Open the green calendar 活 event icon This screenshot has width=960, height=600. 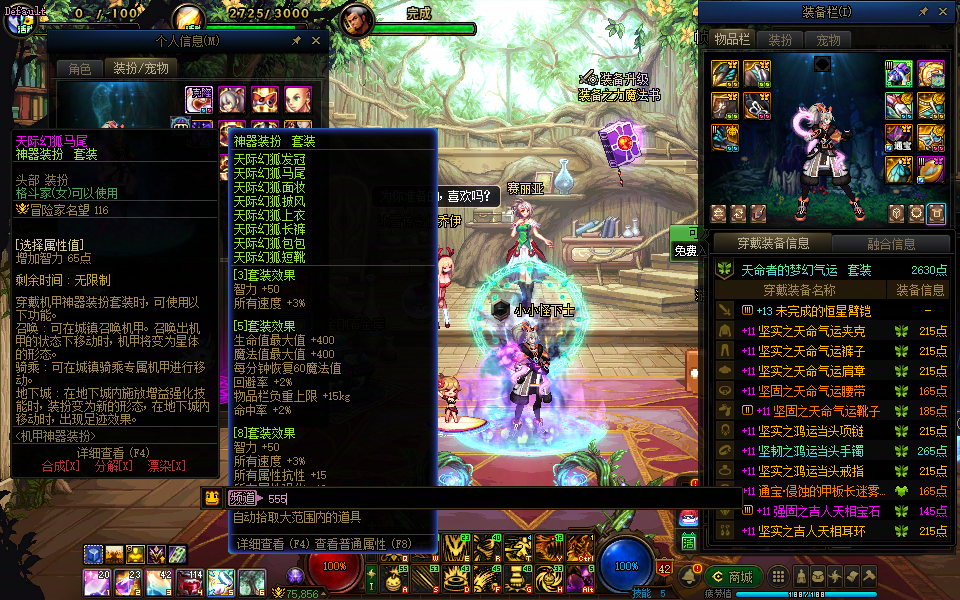688,541
